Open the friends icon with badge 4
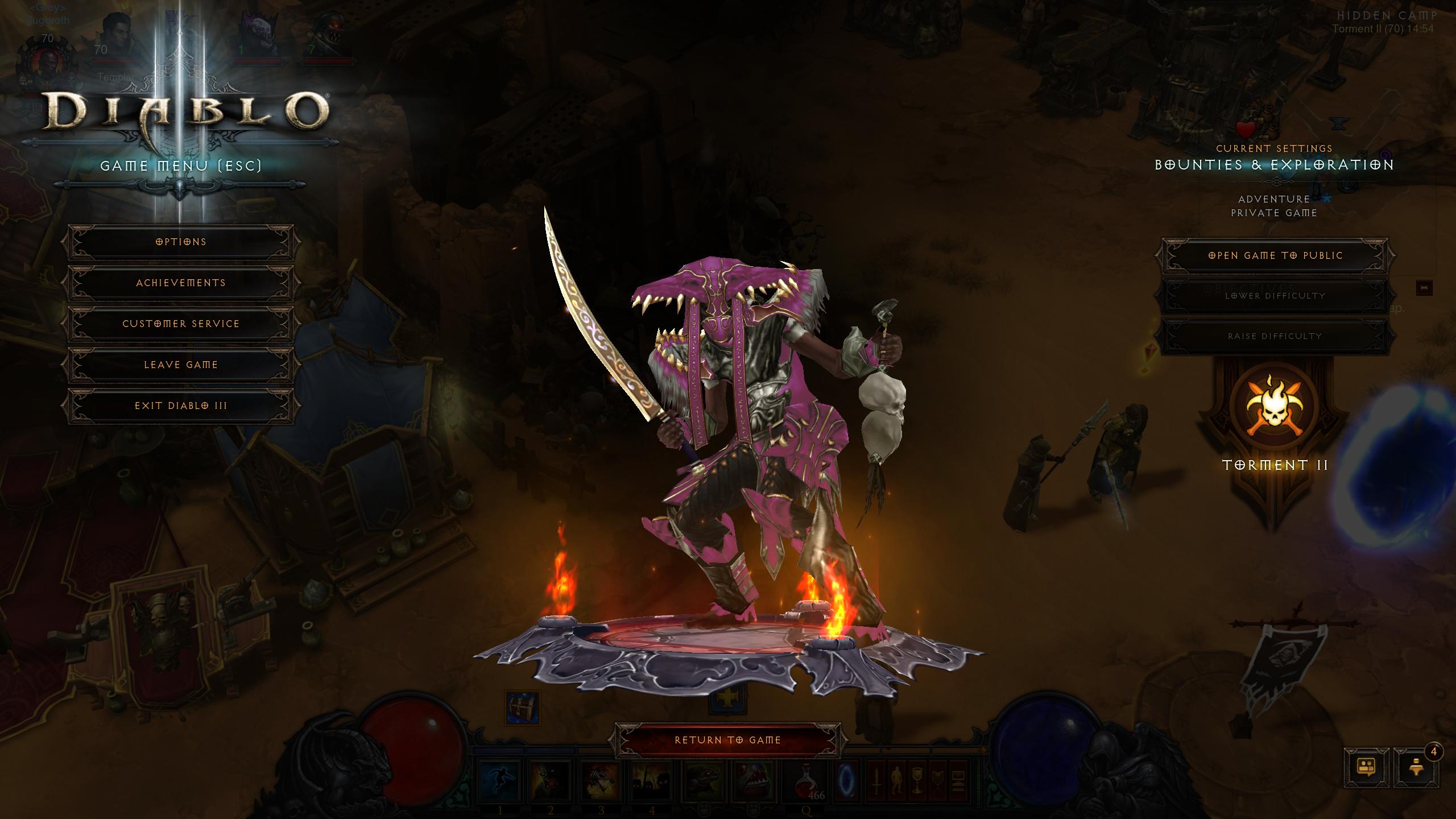 pos(1416,768)
